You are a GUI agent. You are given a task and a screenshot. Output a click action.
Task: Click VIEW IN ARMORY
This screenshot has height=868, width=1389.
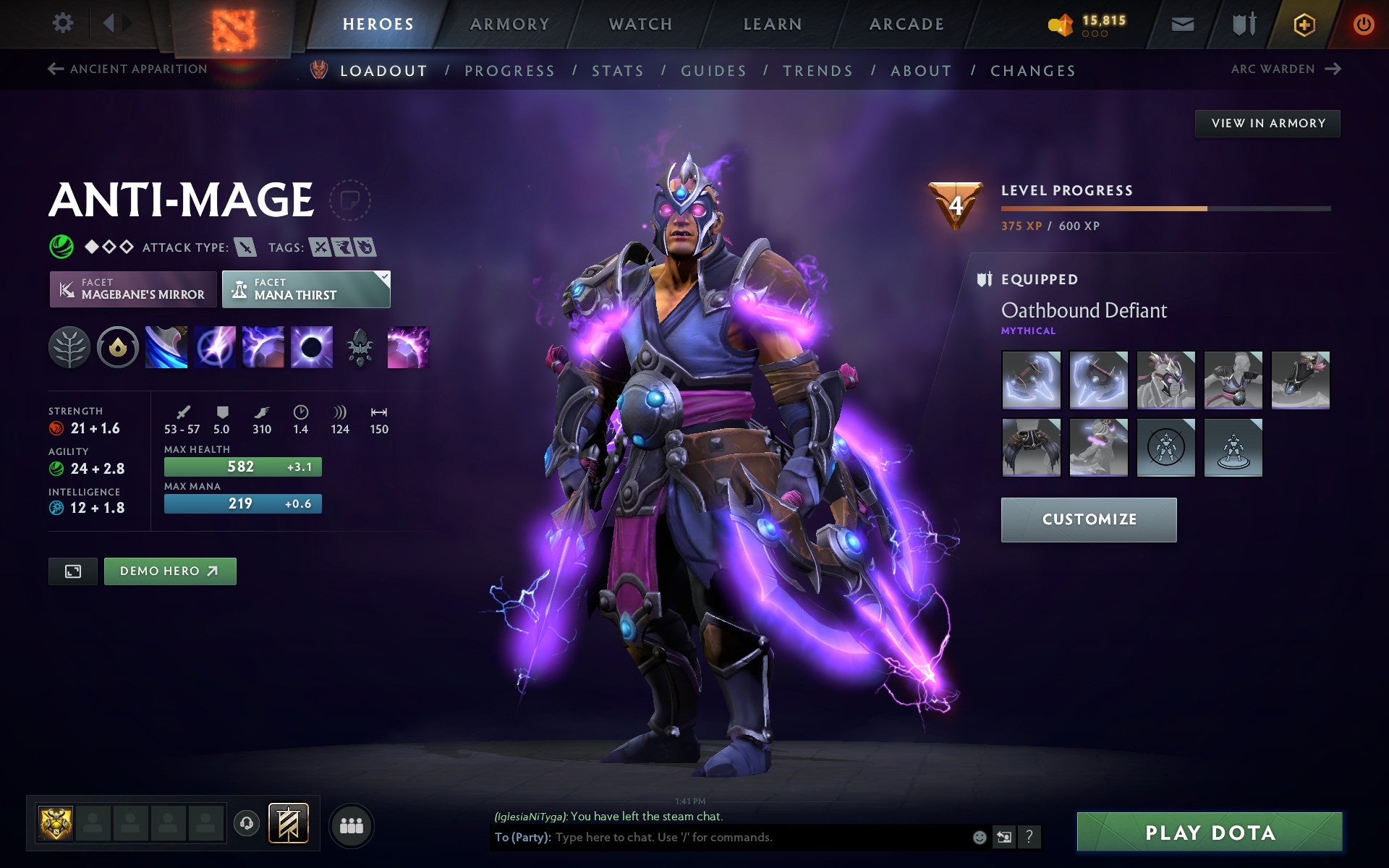[1267, 123]
